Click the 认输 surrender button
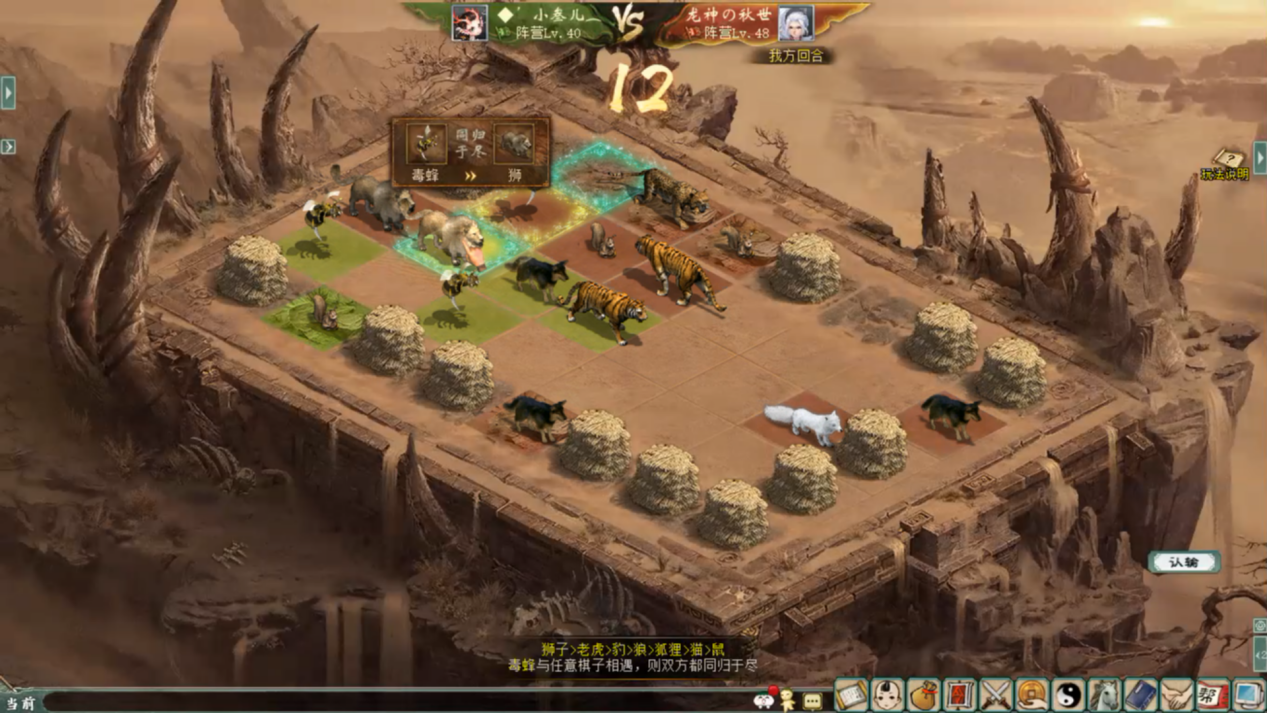 [x=1183, y=562]
